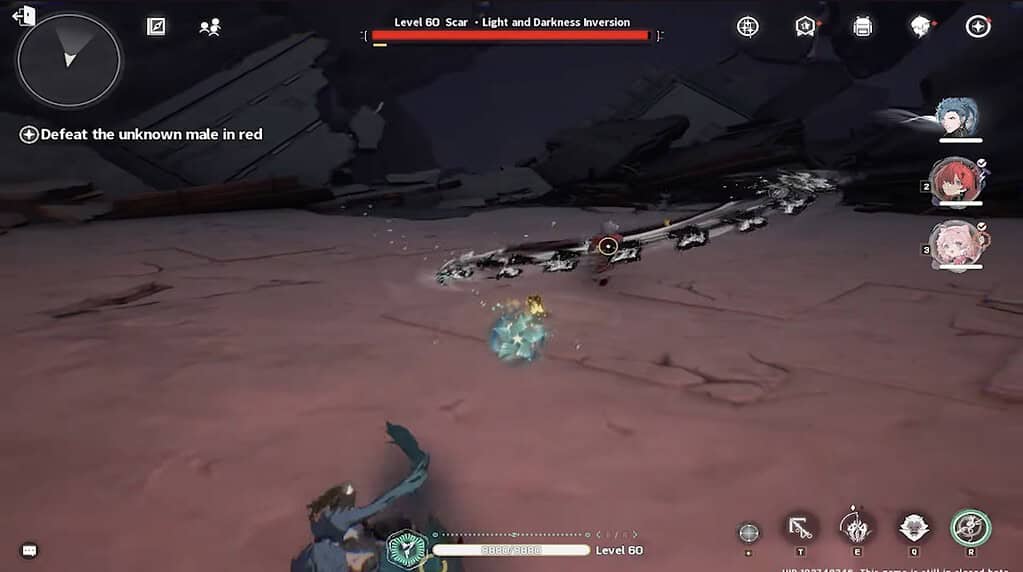The height and width of the screenshot is (572, 1023).
Task: Activate the Resonance Skill icon labeled E
Action: point(856,526)
